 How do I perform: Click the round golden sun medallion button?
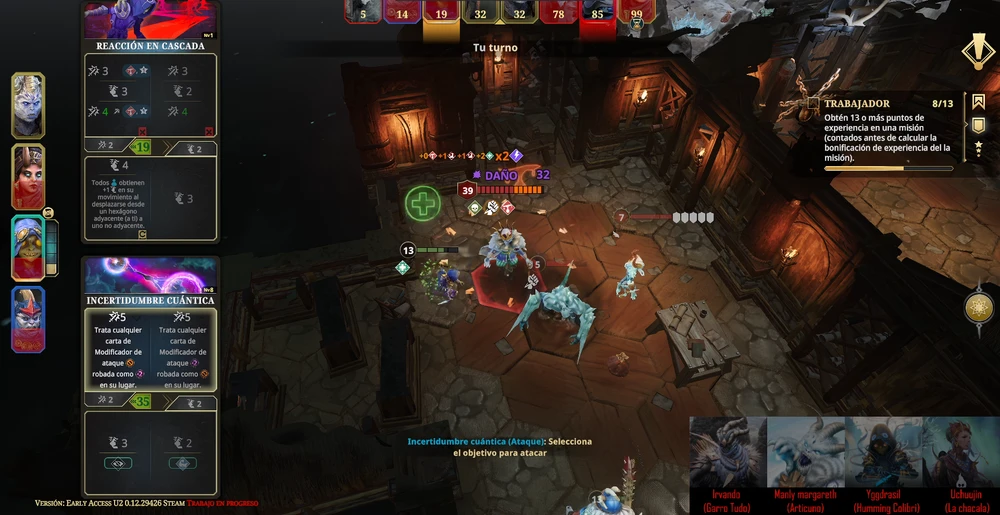click(980, 307)
